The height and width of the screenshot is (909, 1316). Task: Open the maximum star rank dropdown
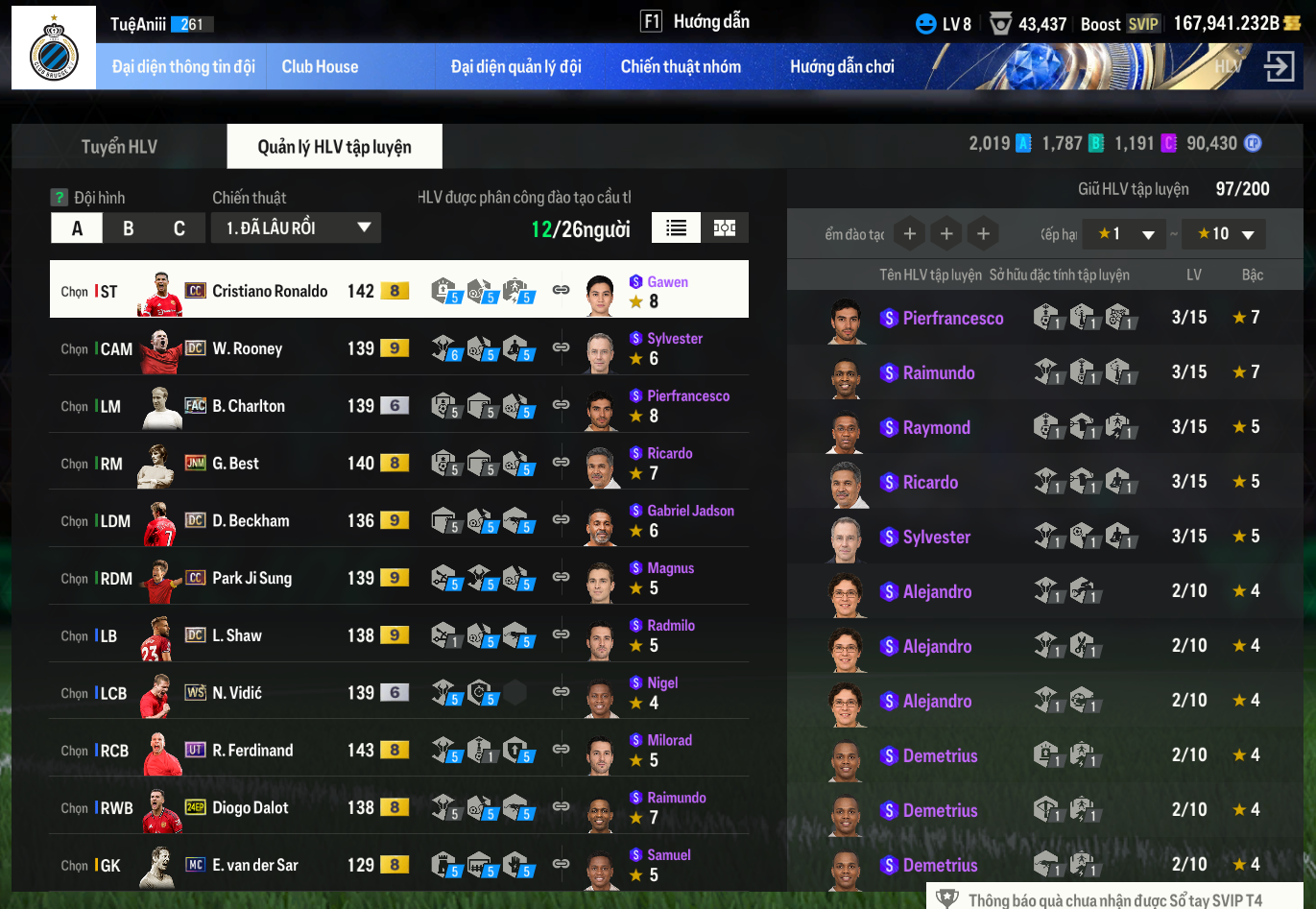[1226, 234]
